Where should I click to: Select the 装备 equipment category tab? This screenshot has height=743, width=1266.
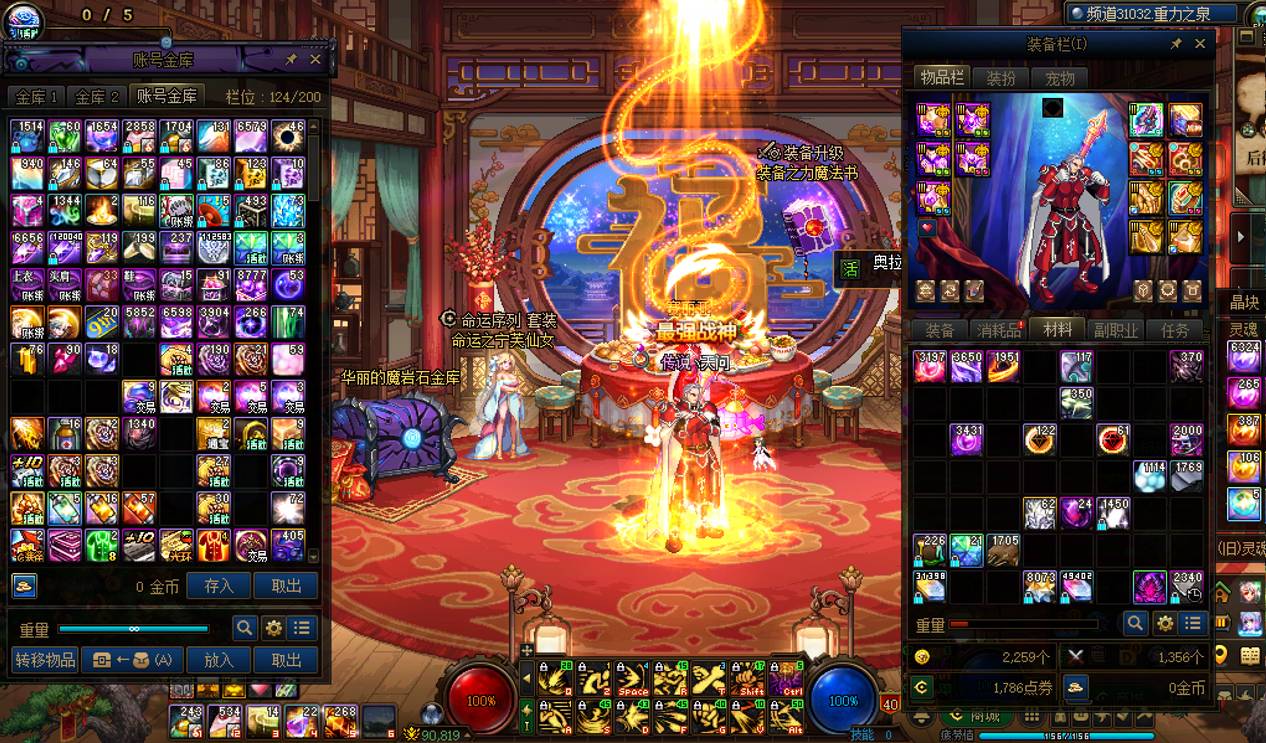(939, 330)
